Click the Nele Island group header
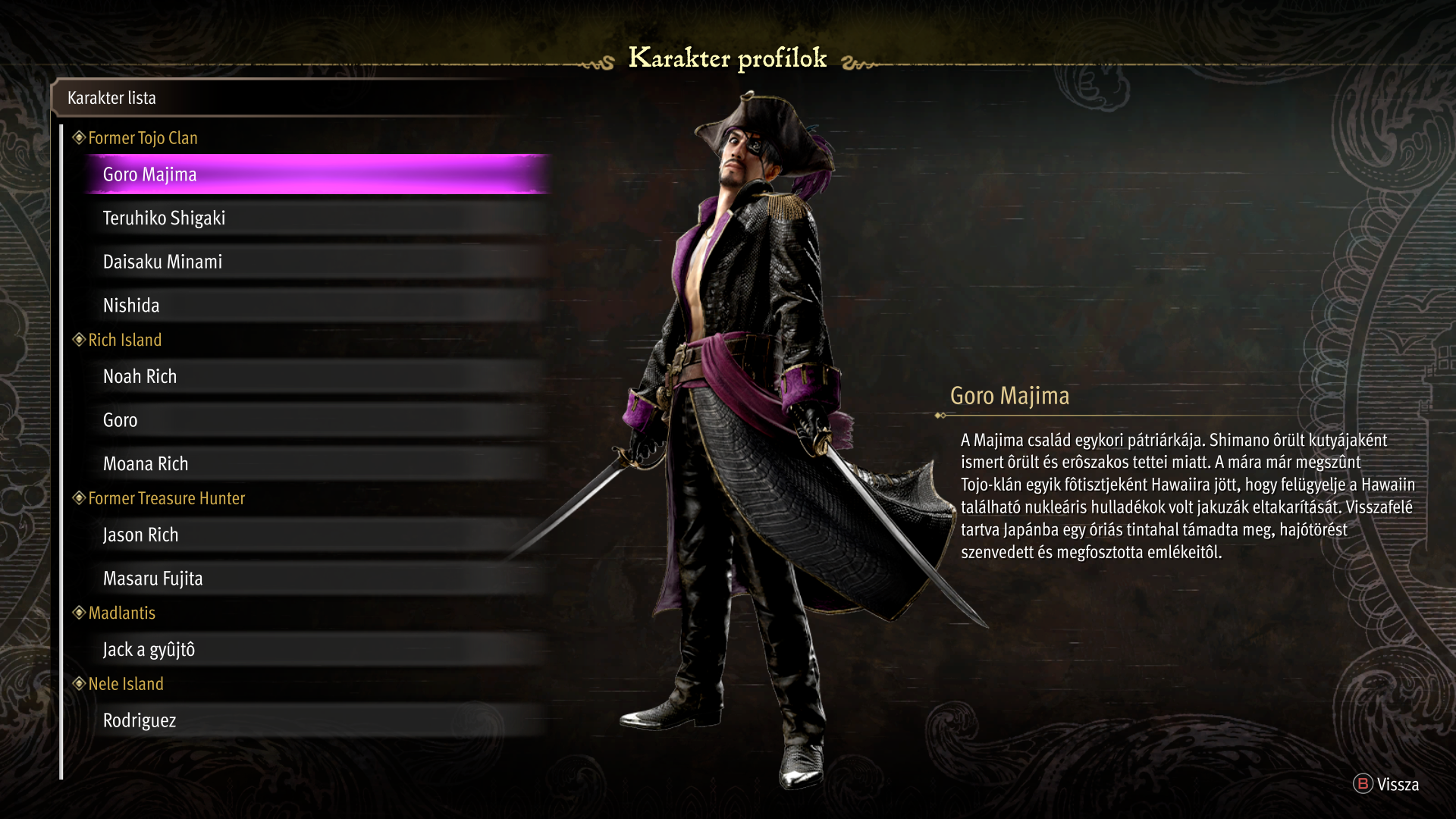The width and height of the screenshot is (1456, 819). click(x=126, y=684)
